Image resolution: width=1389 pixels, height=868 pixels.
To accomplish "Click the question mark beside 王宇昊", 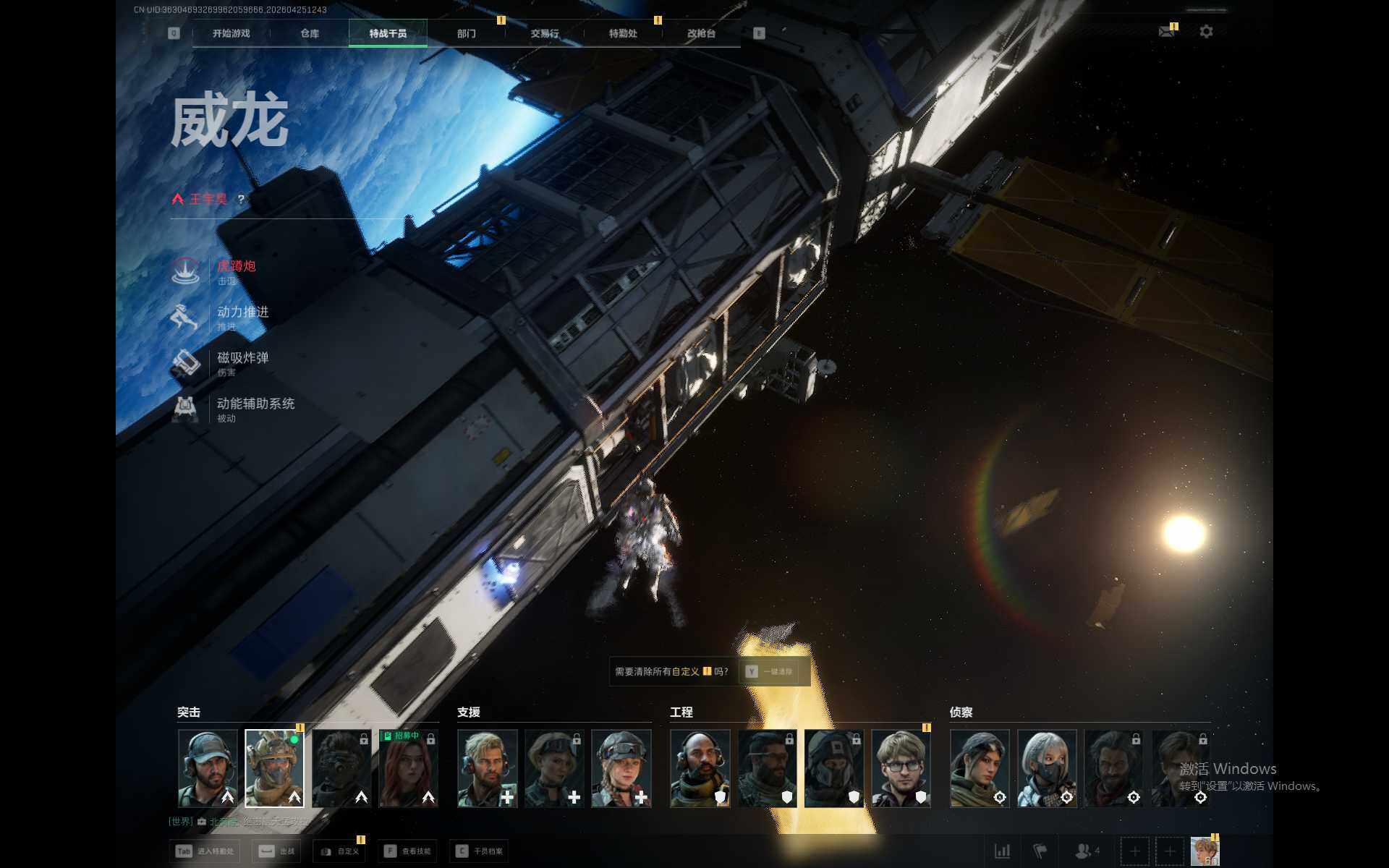I will pos(242,199).
